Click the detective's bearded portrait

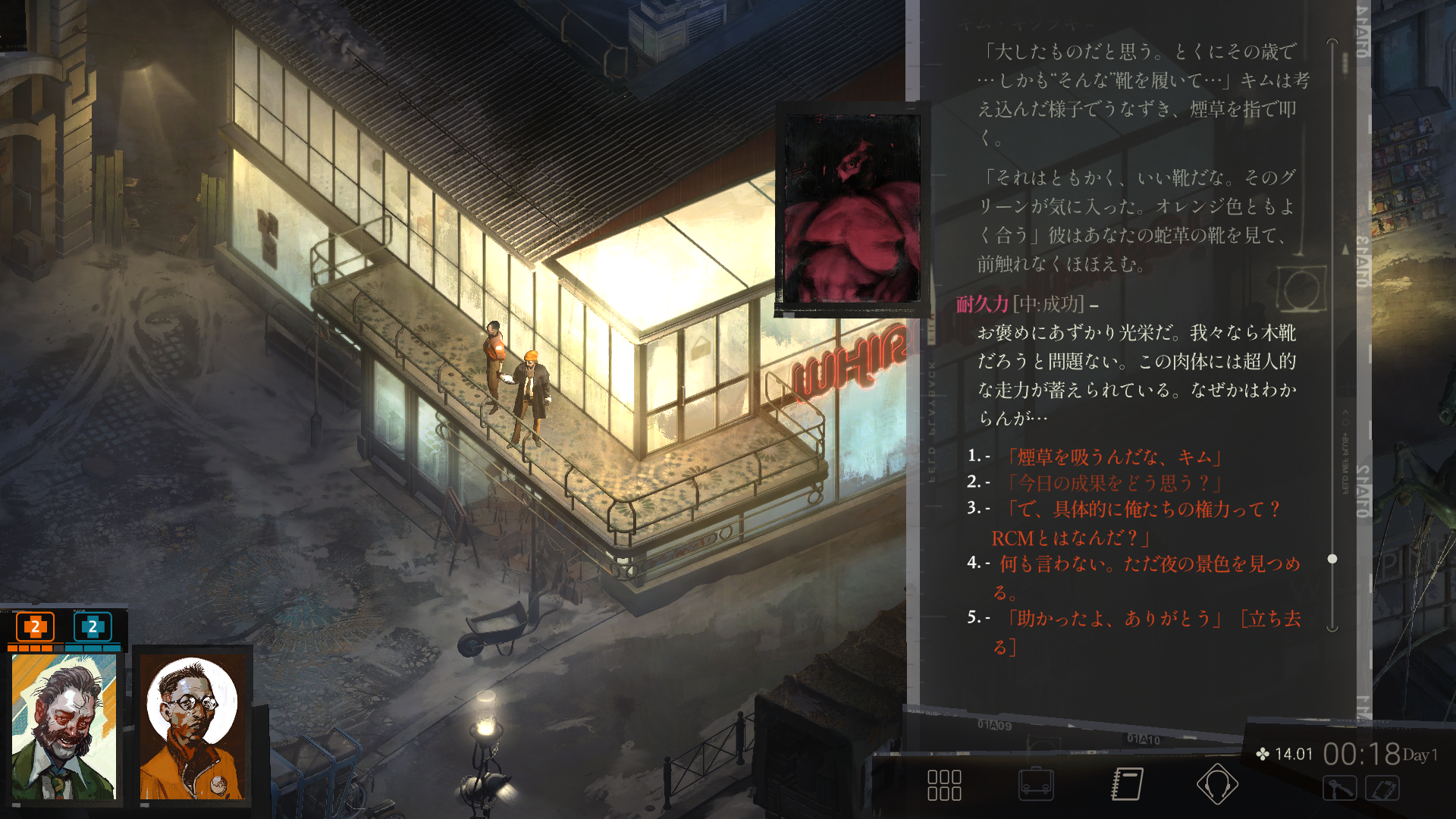pos(64,726)
